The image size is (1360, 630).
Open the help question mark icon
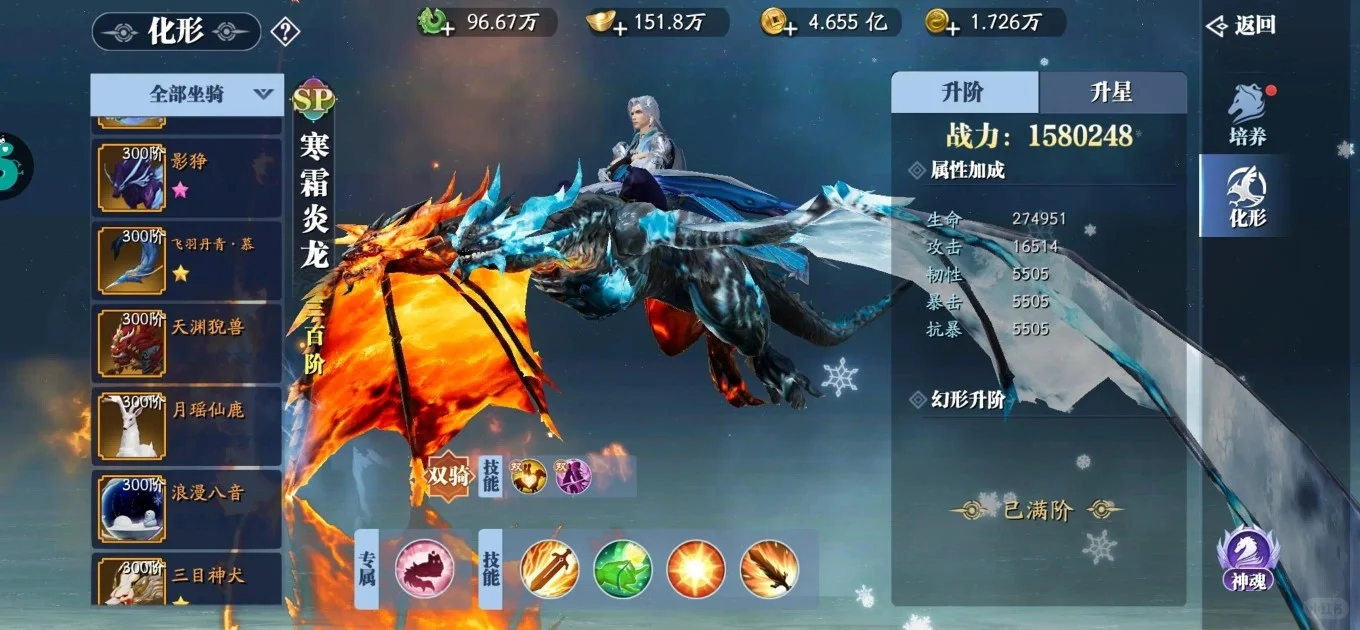point(285,32)
